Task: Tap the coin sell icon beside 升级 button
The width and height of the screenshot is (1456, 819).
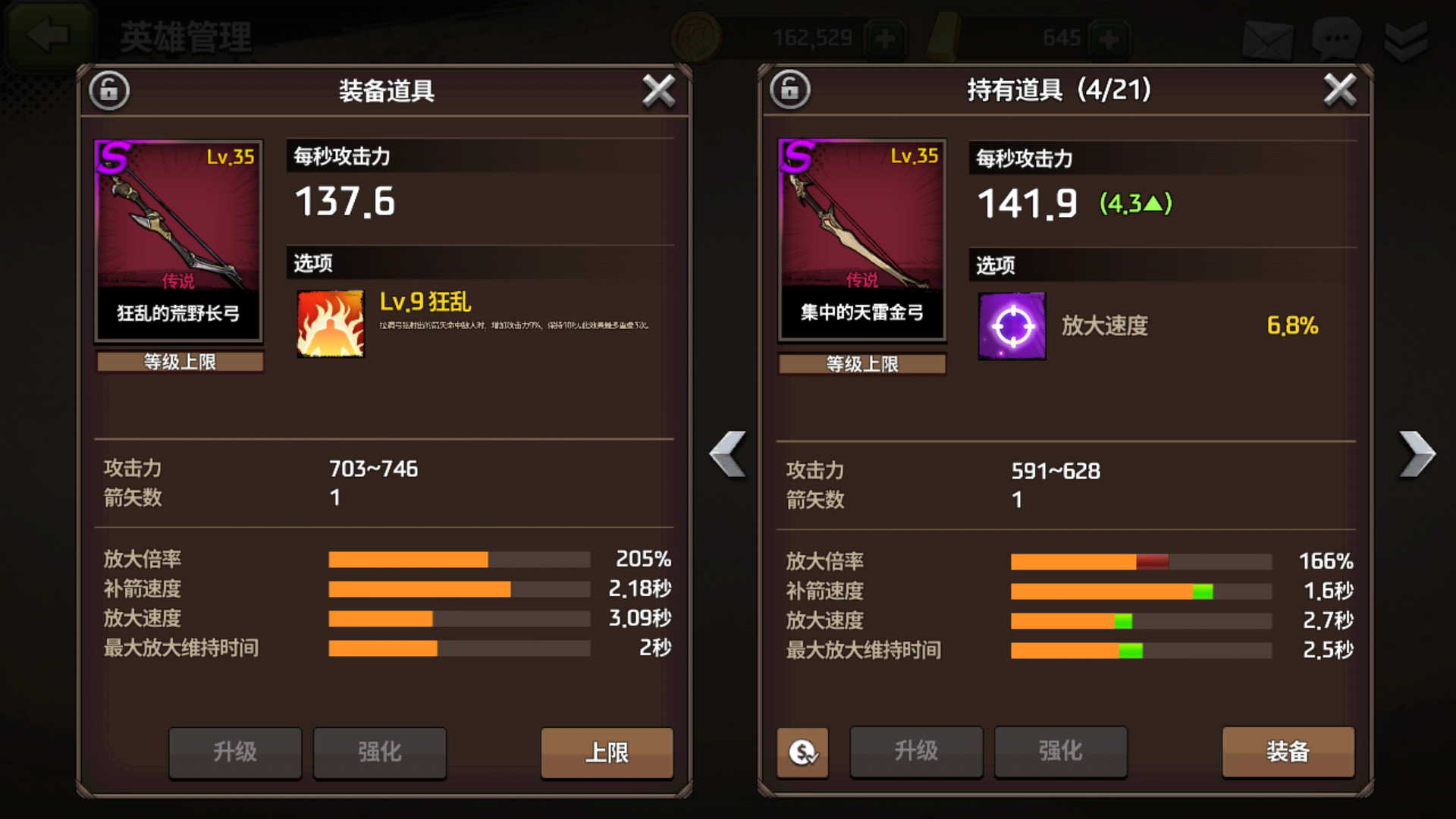Action: tap(802, 753)
